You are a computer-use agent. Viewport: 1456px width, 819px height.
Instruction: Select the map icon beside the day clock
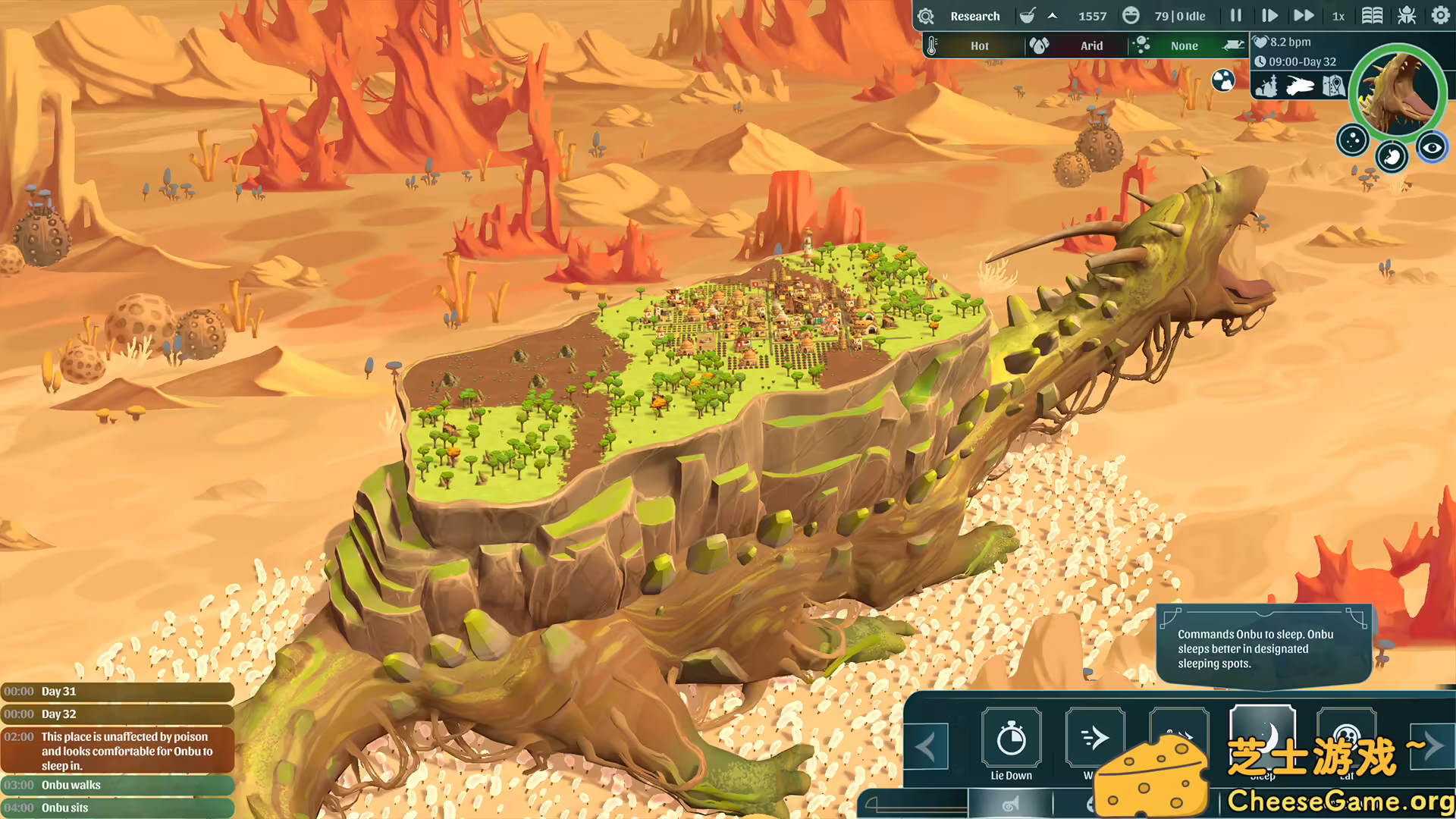point(1334,86)
